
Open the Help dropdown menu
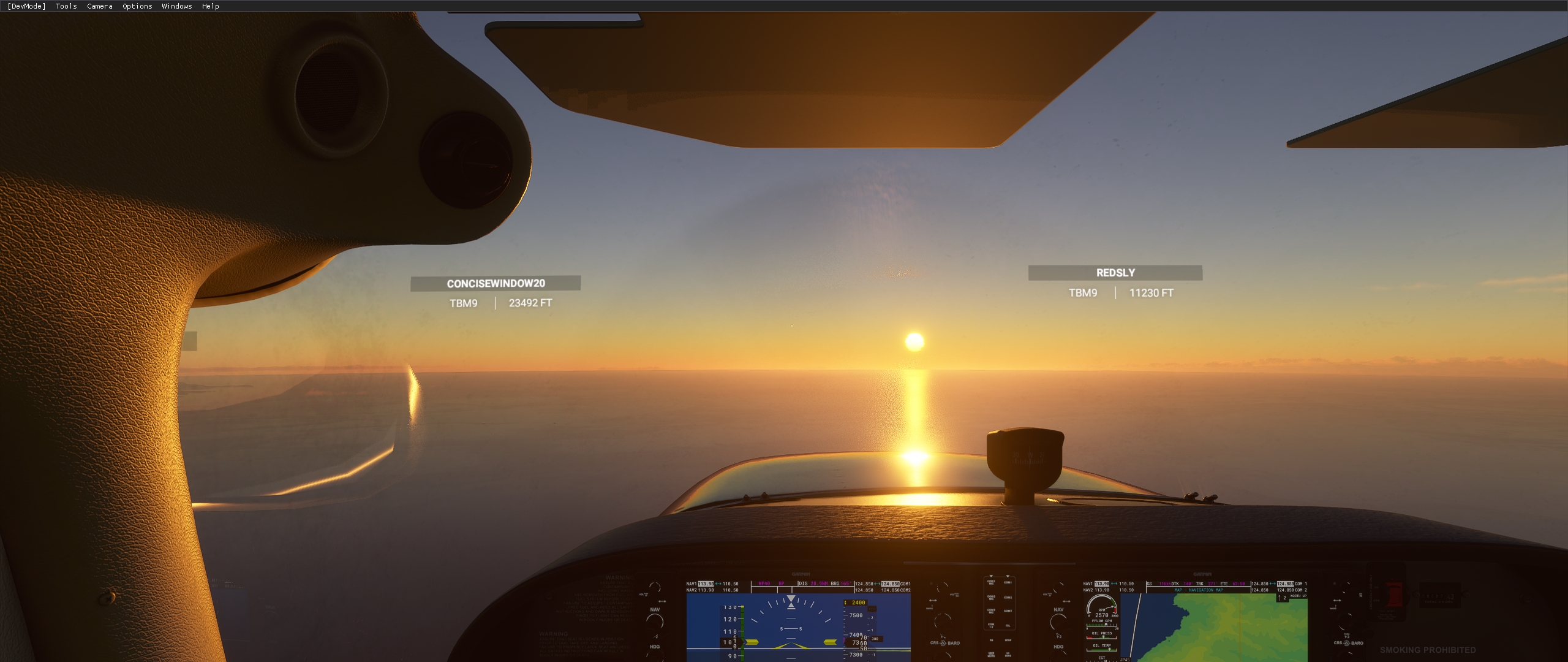coord(209,6)
